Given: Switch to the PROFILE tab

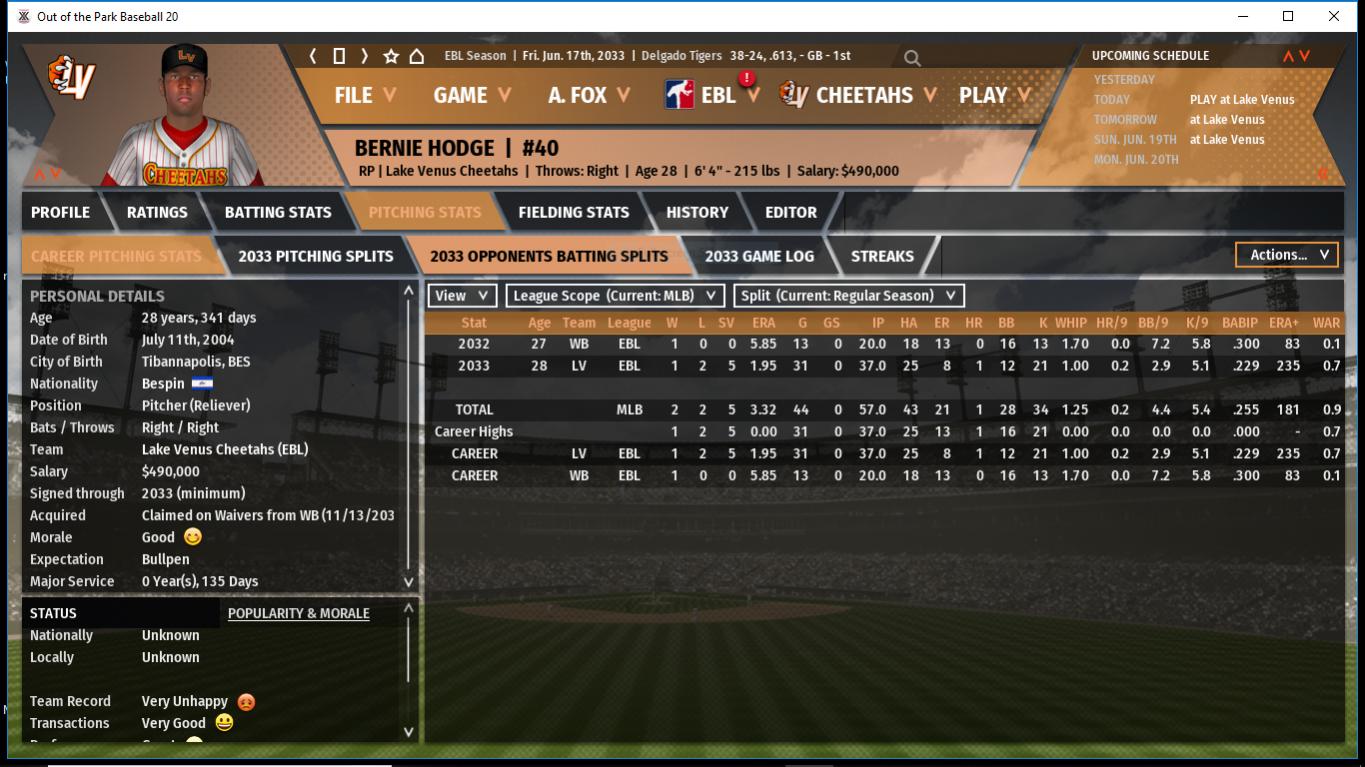Looking at the screenshot, I should click(x=60, y=212).
